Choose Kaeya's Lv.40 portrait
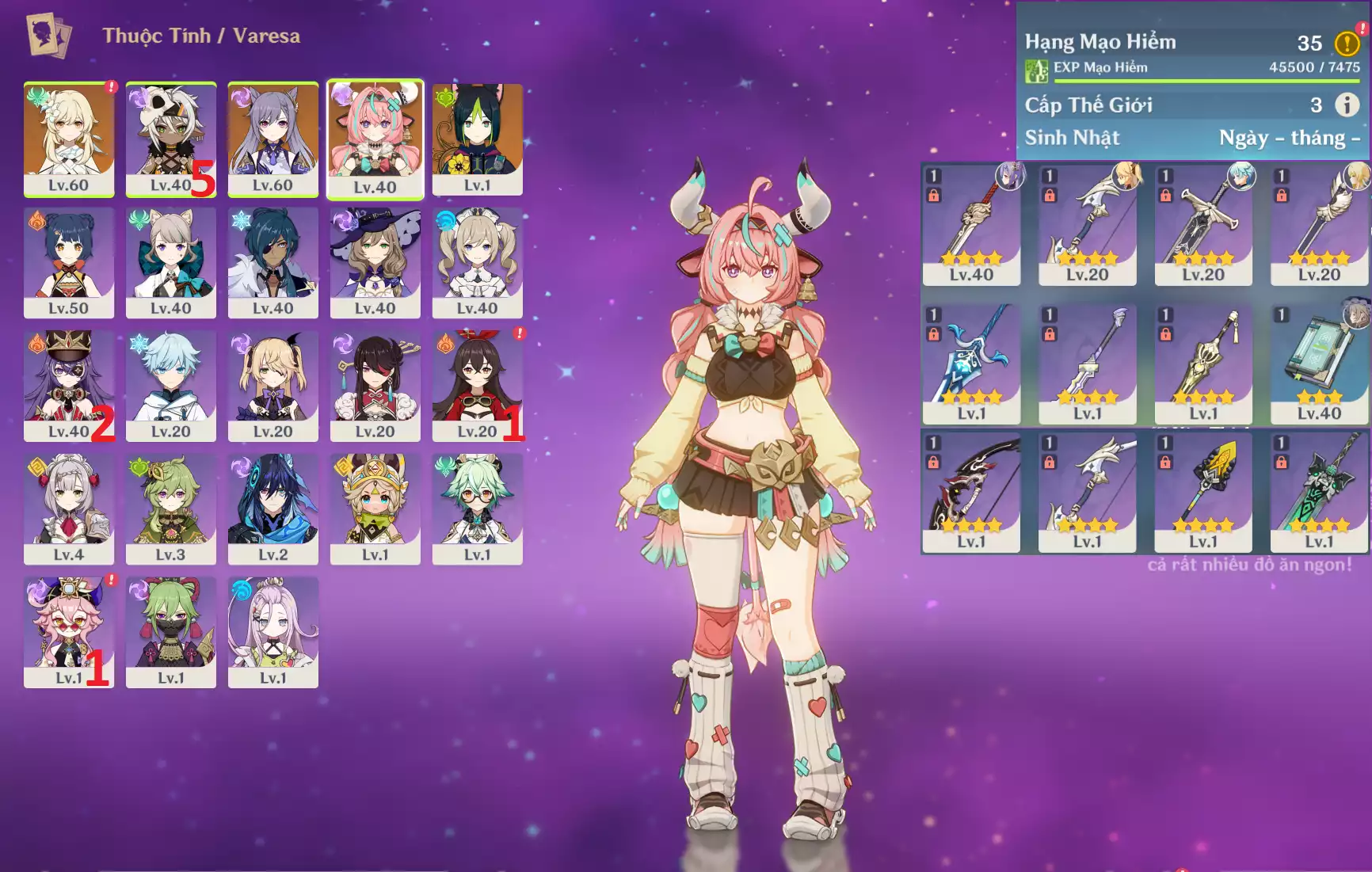This screenshot has height=872, width=1372. [273, 262]
